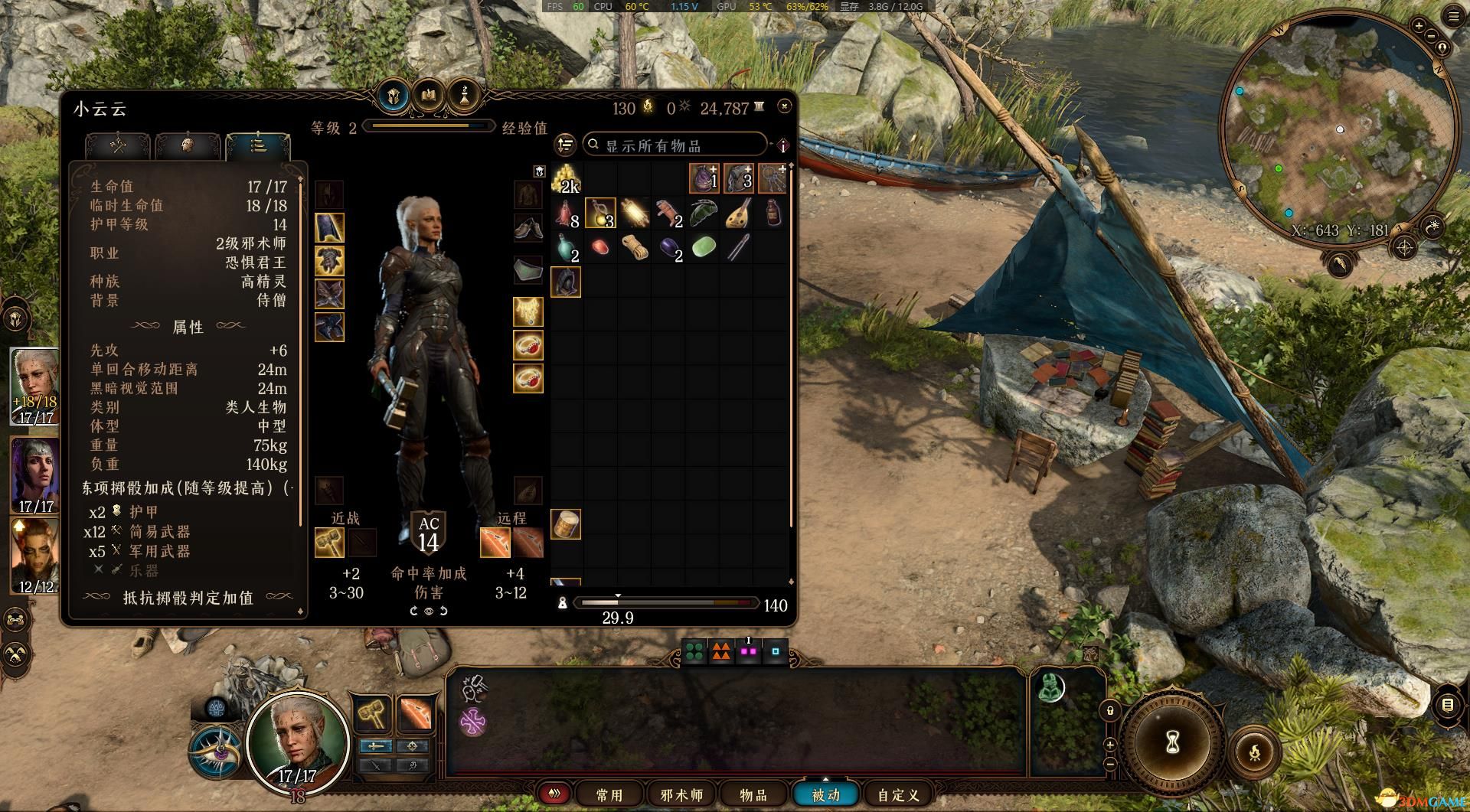Viewport: 1470px width, 812px height.
Task: Select the lute in the inventory
Action: click(738, 214)
